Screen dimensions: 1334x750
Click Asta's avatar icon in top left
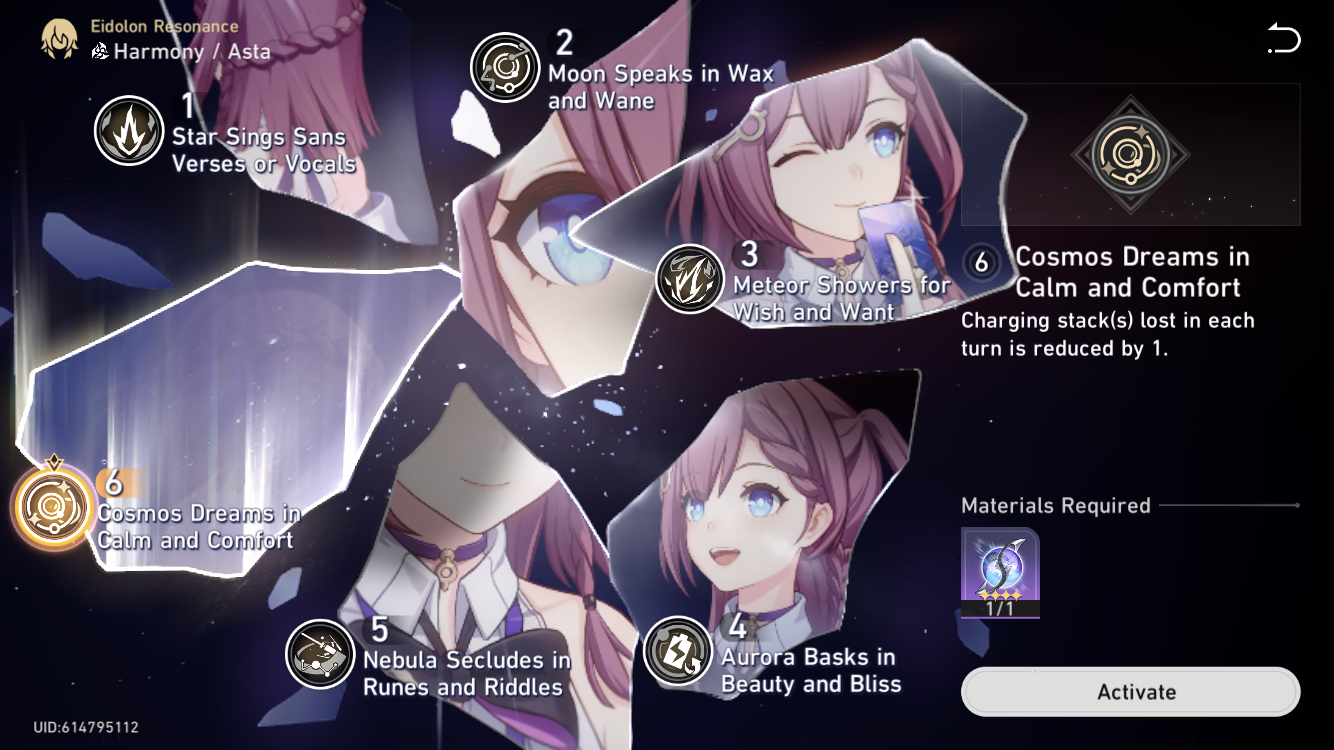(60, 37)
